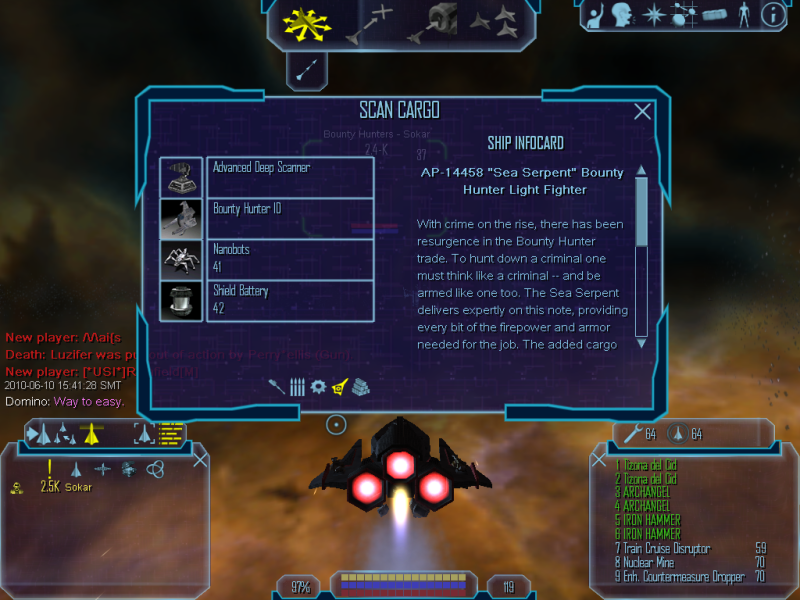Switch to the commodities crates cargo filter
Screen dimensions: 800x600
(x=361, y=387)
